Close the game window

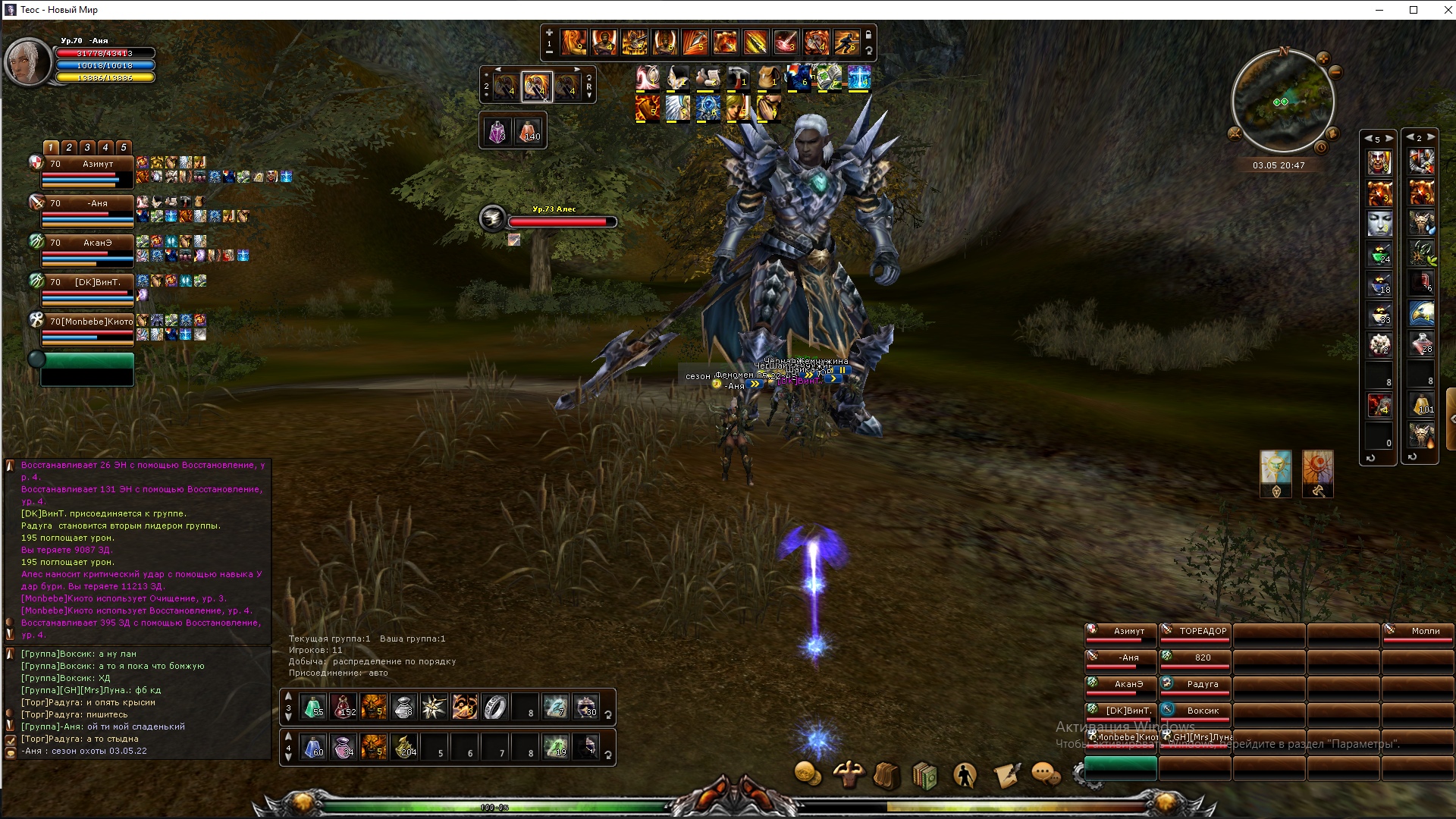pyautogui.click(x=1447, y=10)
